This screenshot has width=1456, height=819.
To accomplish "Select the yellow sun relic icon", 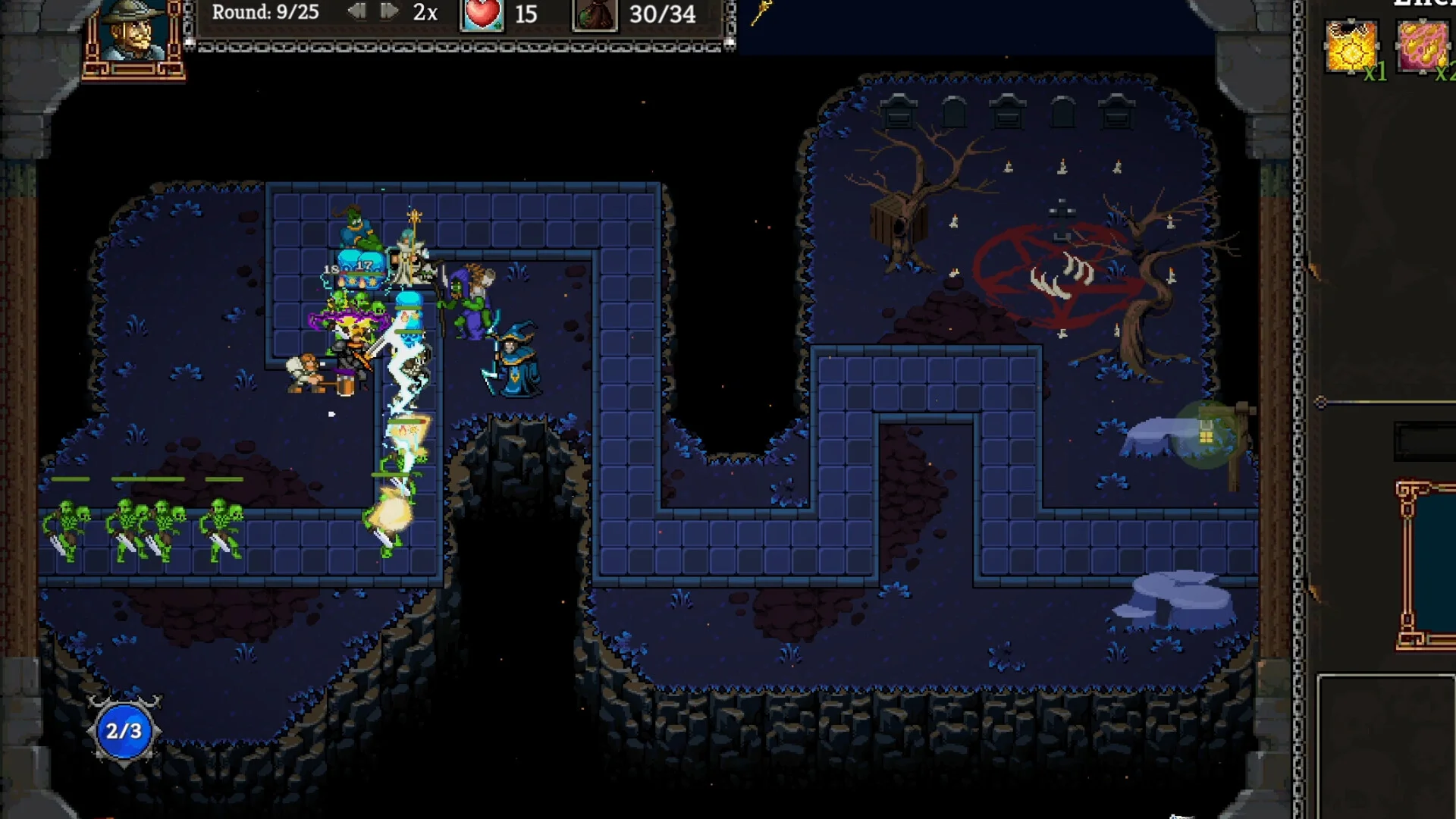I will (x=1351, y=47).
